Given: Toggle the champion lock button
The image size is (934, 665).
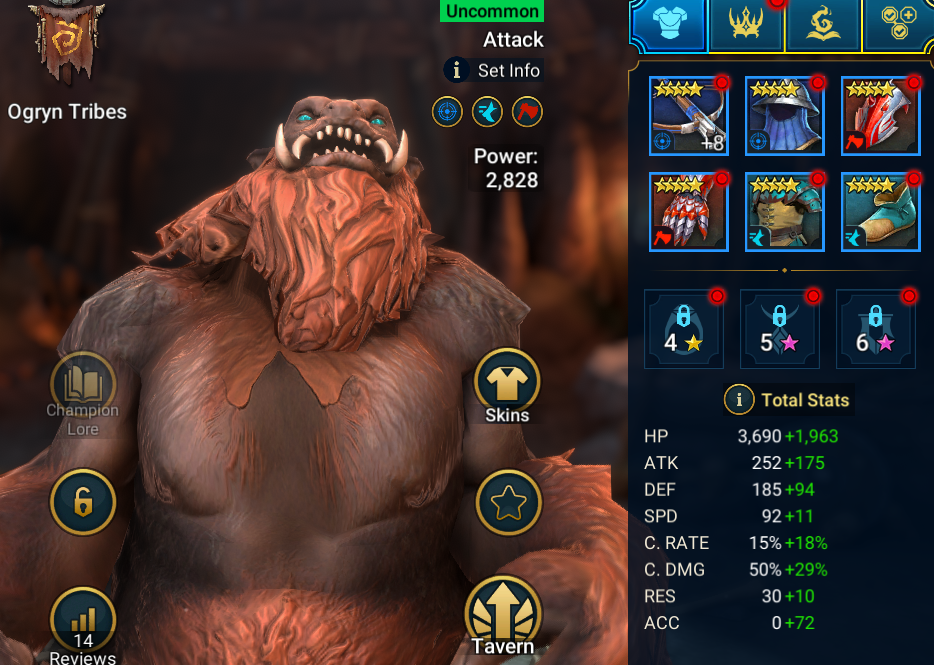Looking at the screenshot, I should pyautogui.click(x=83, y=502).
